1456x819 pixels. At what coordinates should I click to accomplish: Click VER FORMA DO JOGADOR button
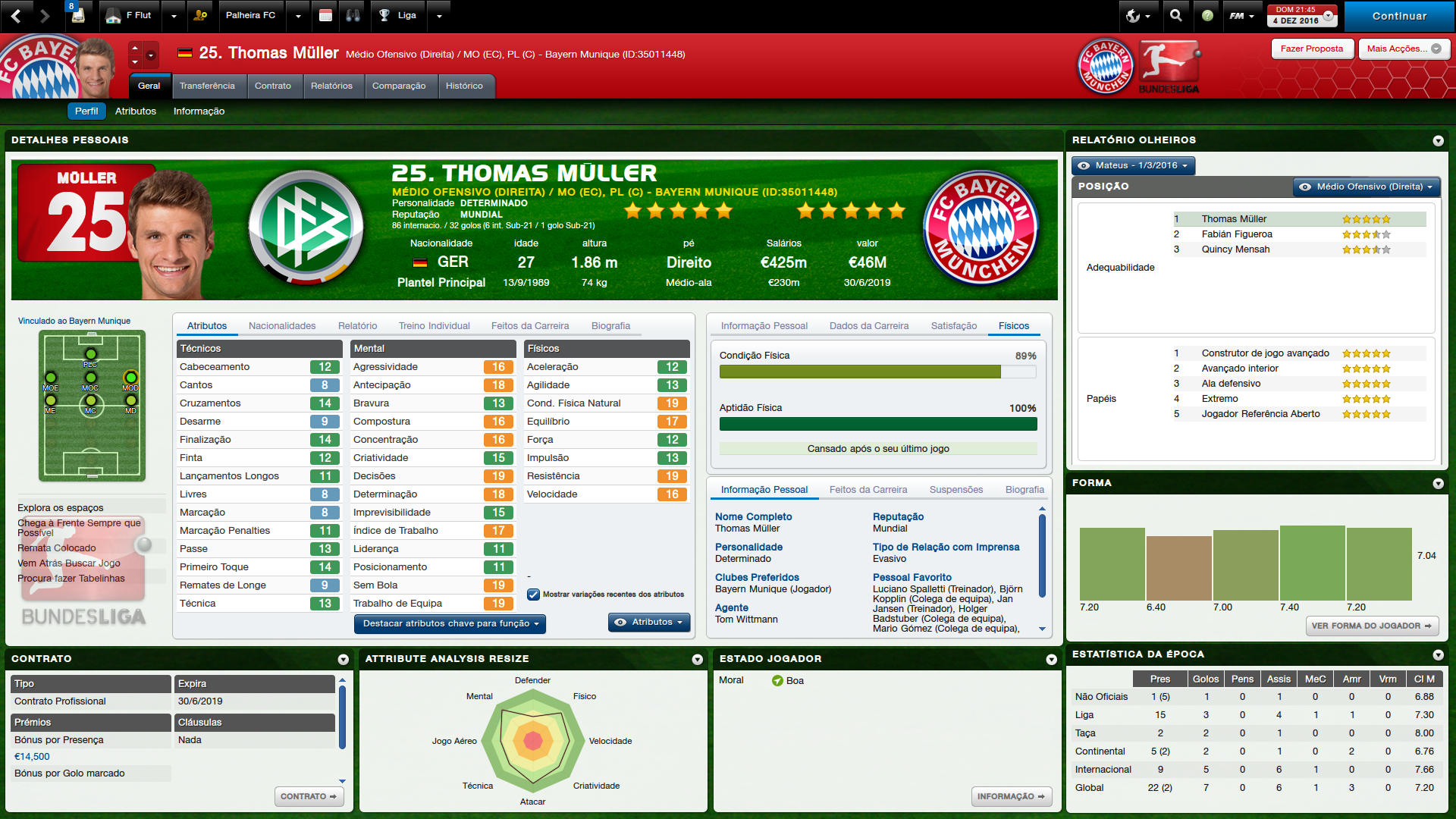coord(1371,626)
